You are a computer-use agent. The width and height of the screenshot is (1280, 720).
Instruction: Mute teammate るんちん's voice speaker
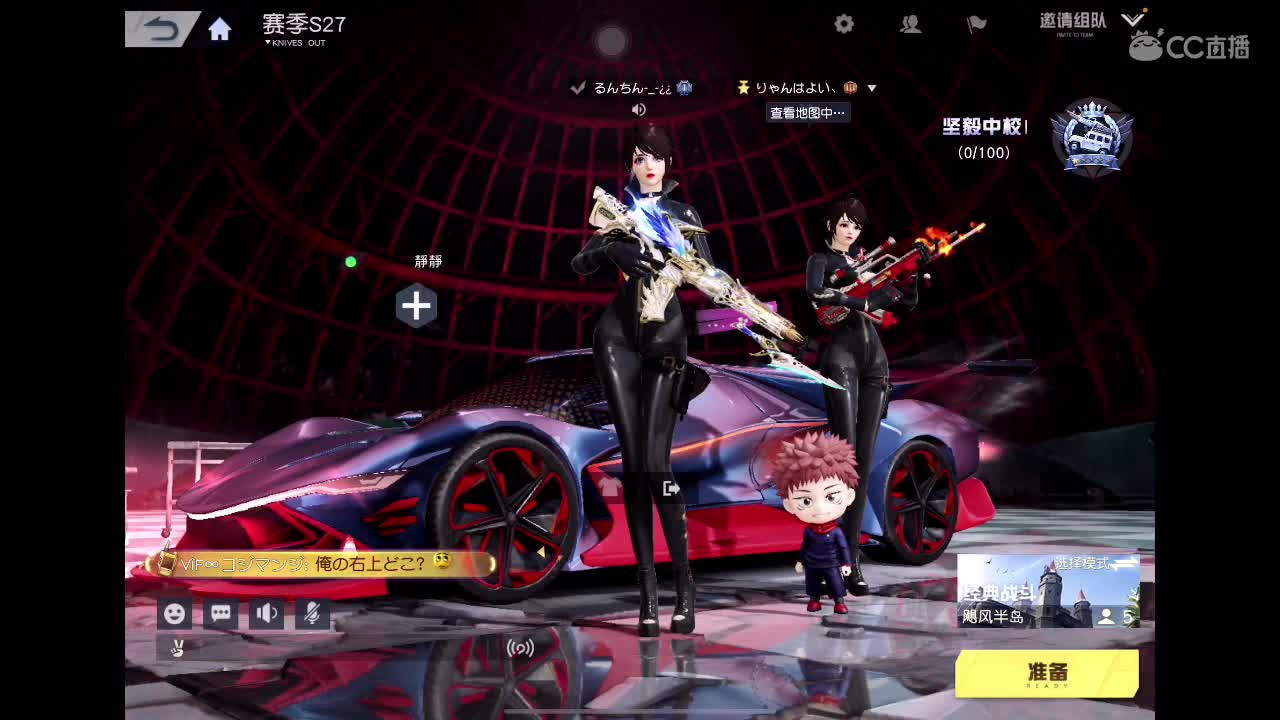click(638, 108)
